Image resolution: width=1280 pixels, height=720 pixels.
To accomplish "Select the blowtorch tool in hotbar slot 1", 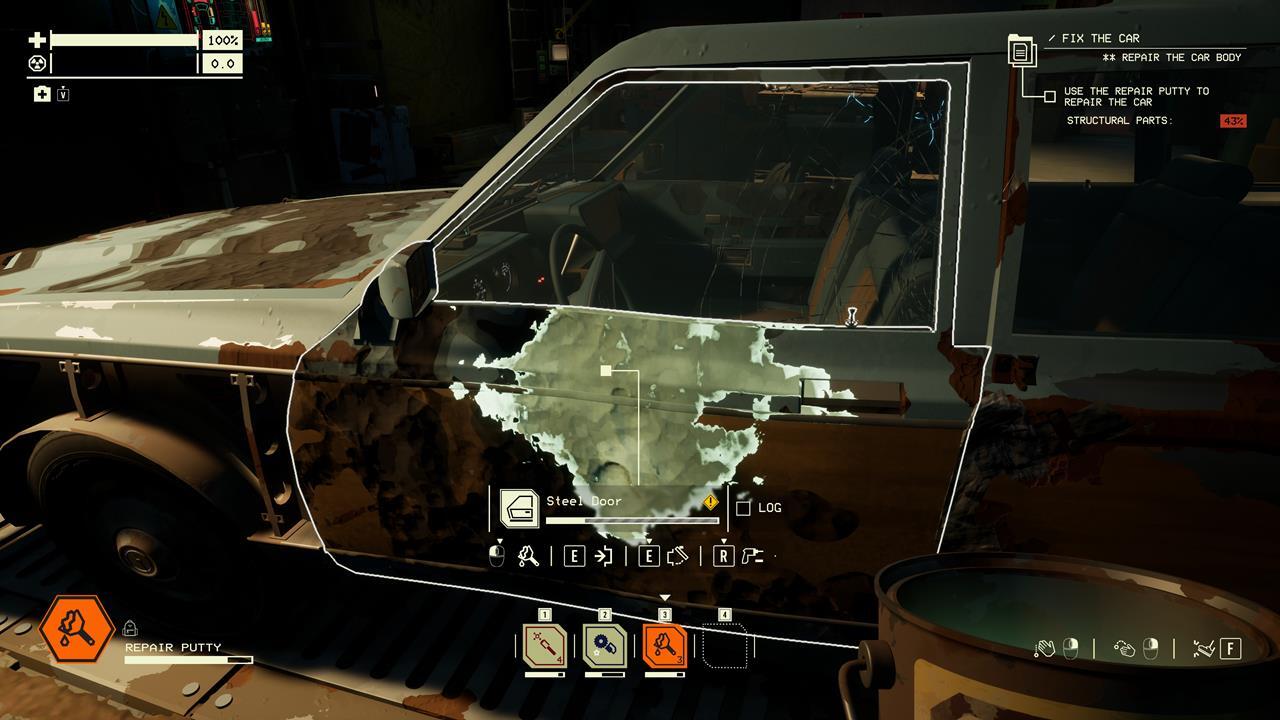I will point(545,646).
